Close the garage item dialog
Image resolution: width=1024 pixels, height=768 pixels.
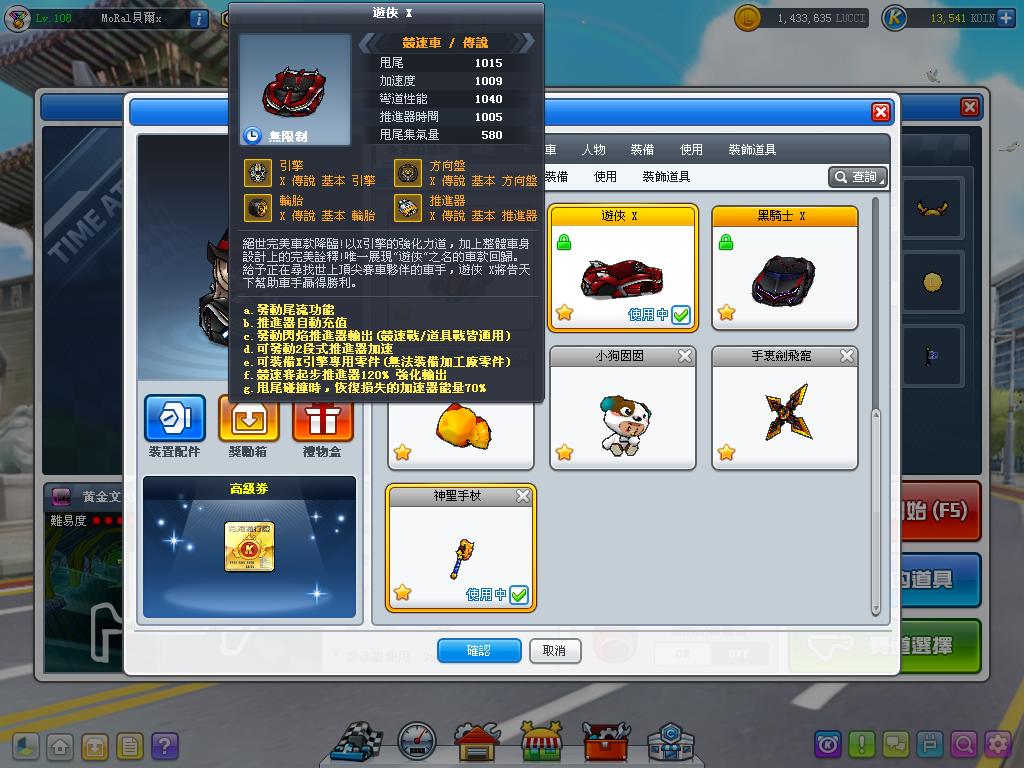pyautogui.click(x=880, y=112)
